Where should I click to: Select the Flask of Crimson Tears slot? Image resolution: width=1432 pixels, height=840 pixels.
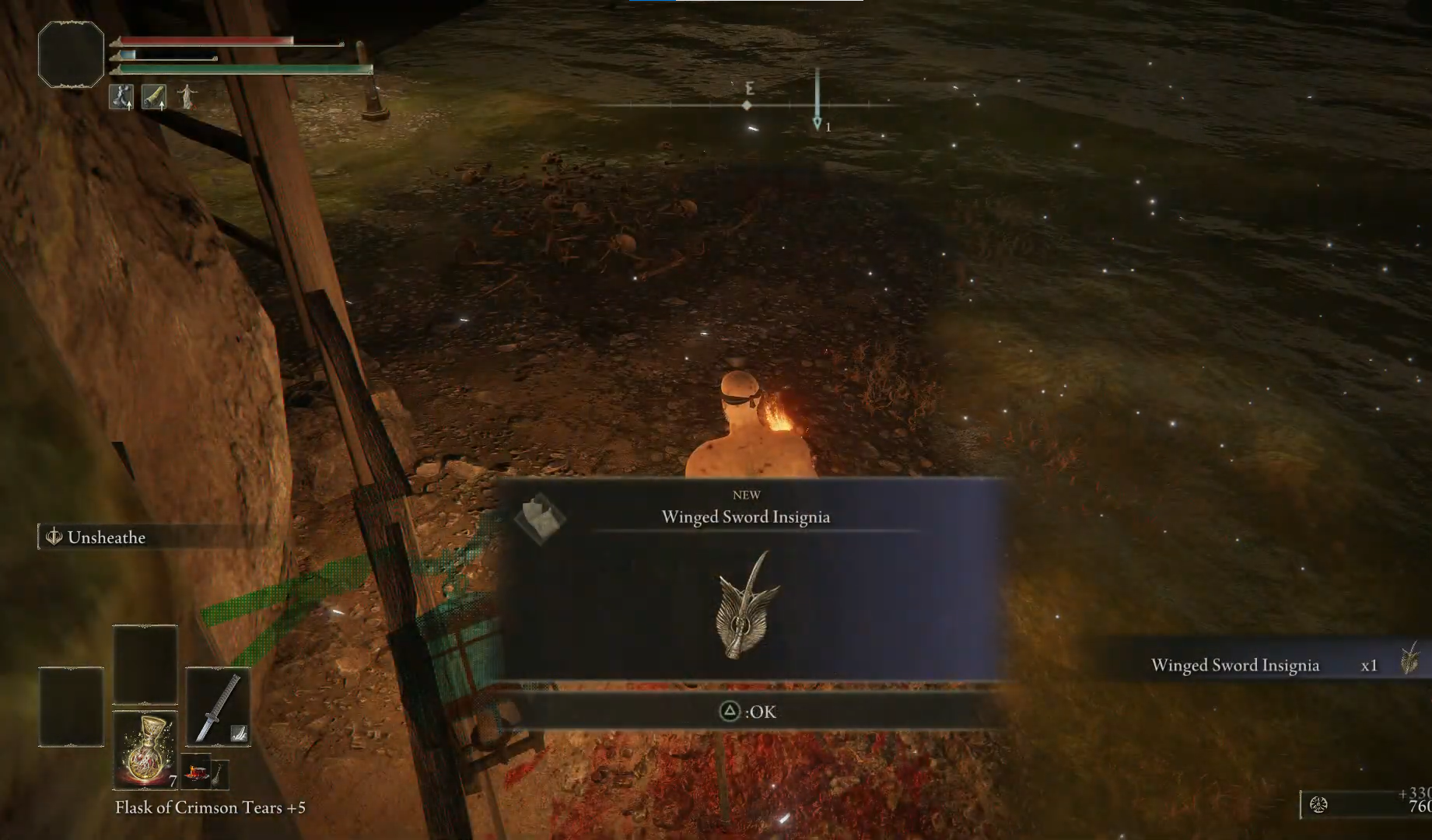[x=145, y=751]
